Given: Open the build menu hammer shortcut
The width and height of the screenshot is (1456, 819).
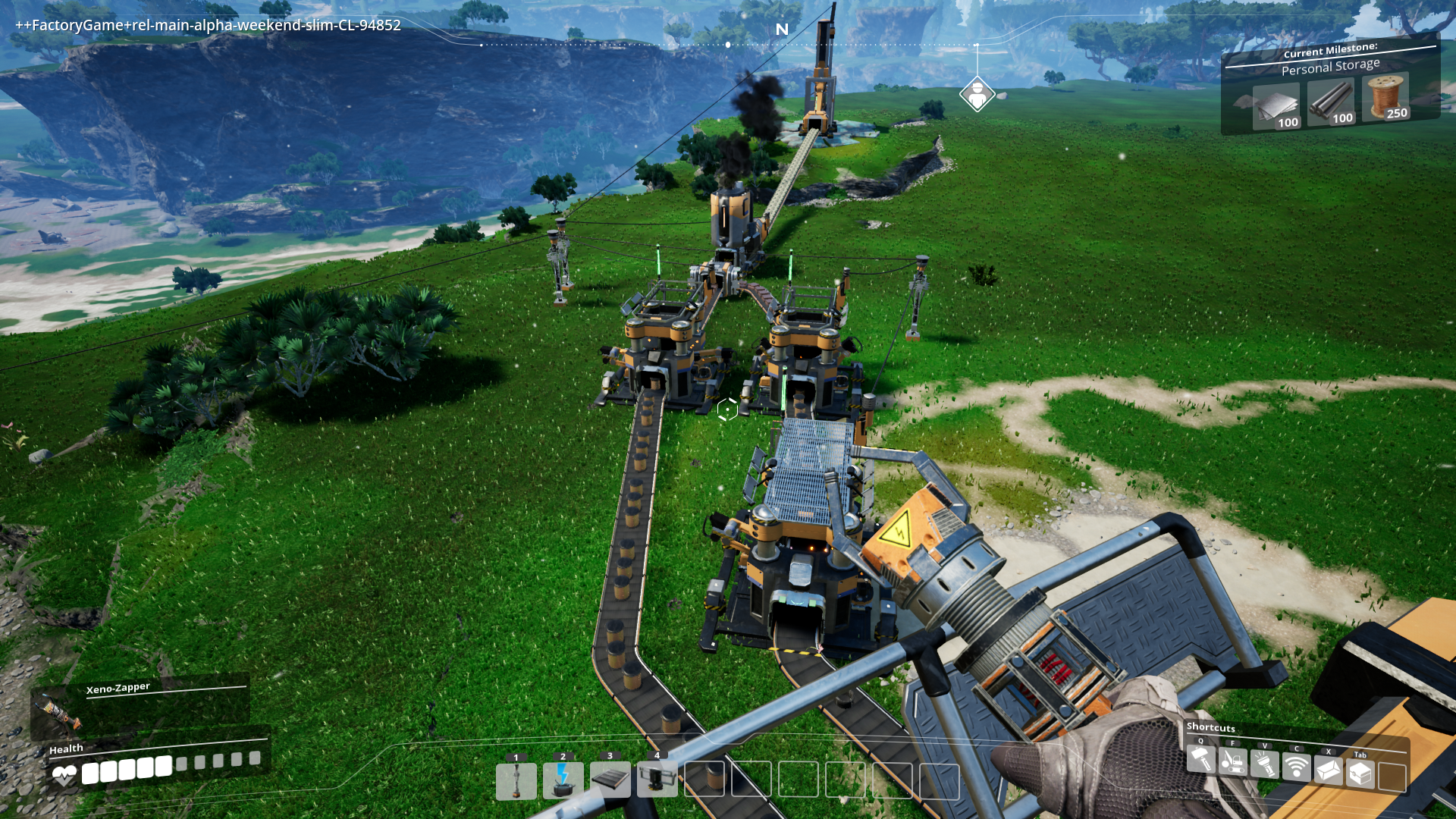Looking at the screenshot, I should click(x=1201, y=759).
